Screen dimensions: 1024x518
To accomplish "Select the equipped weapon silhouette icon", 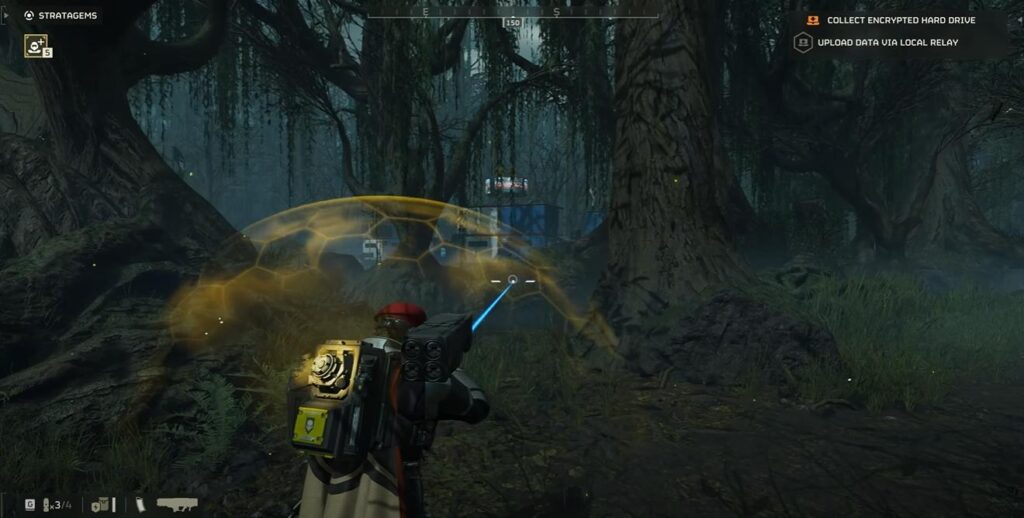I will pyautogui.click(x=177, y=504).
